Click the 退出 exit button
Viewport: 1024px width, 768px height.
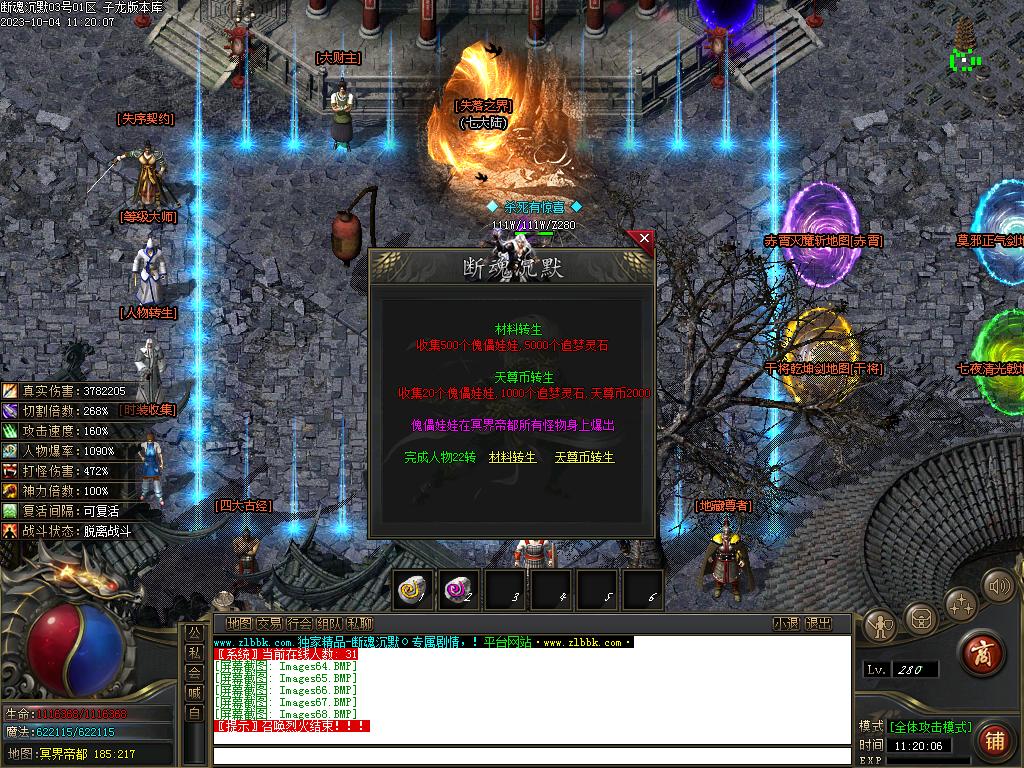(x=818, y=623)
